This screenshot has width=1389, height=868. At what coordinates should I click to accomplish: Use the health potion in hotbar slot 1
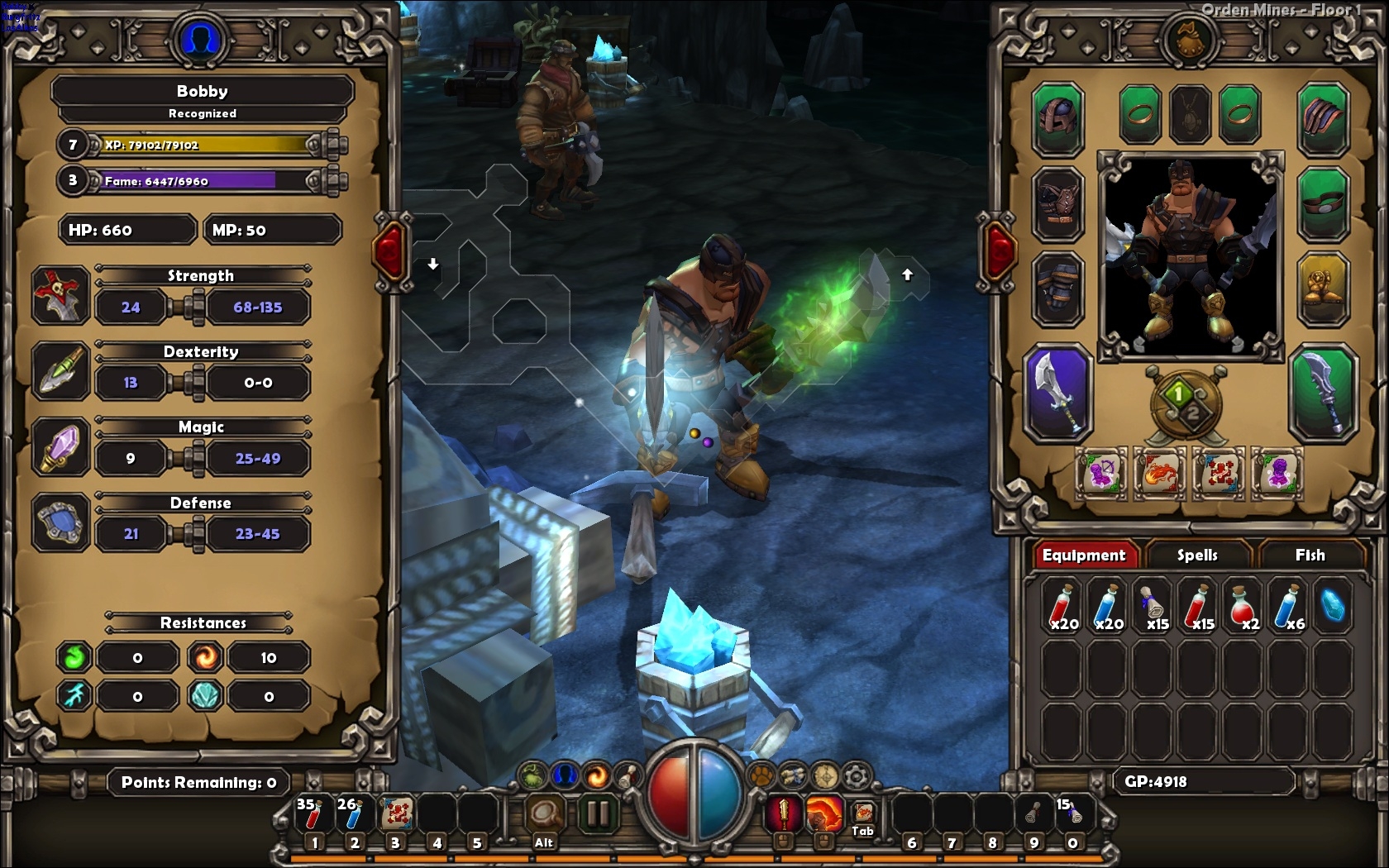pyautogui.click(x=312, y=816)
